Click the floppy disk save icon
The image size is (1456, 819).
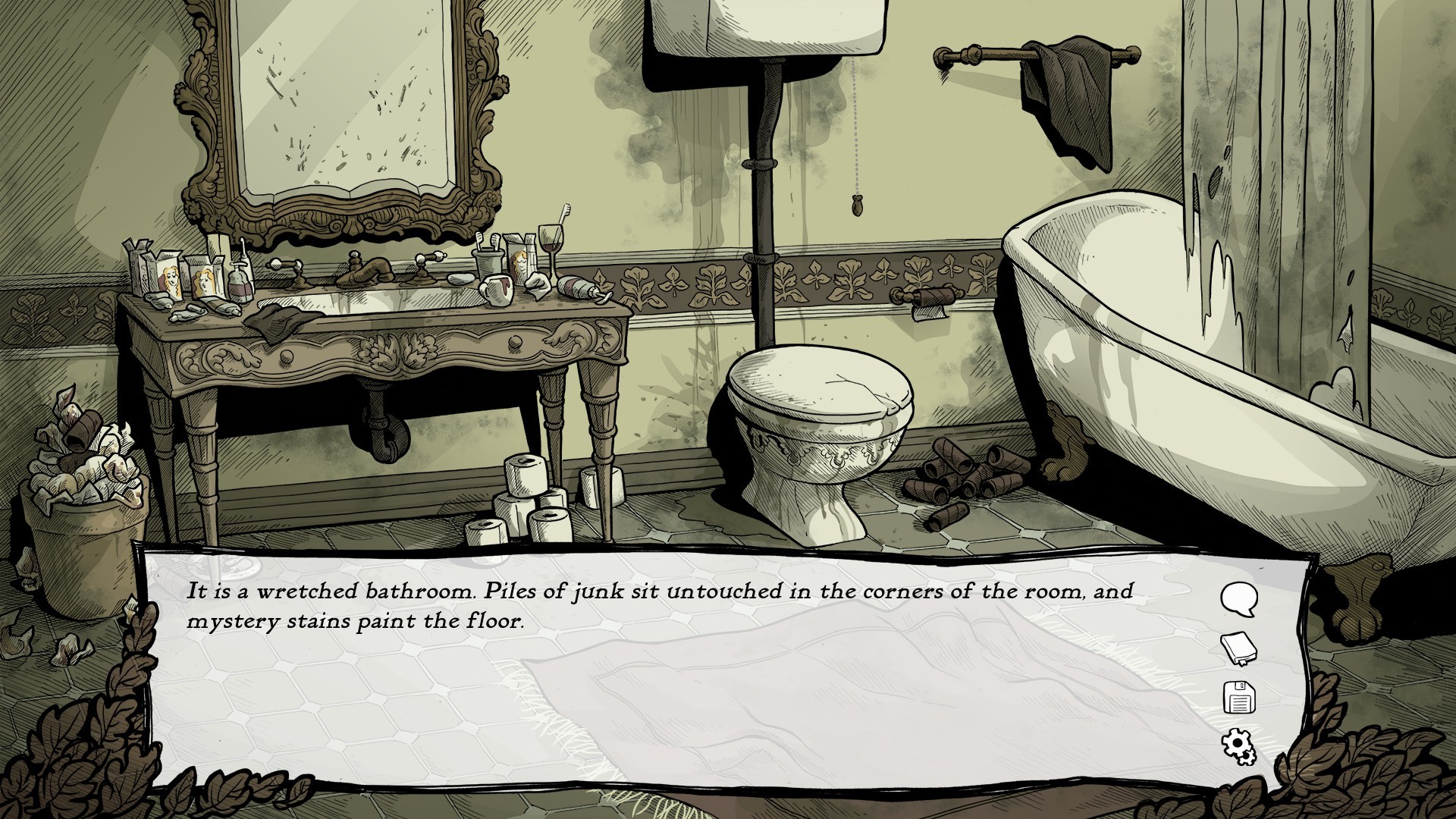(1239, 698)
